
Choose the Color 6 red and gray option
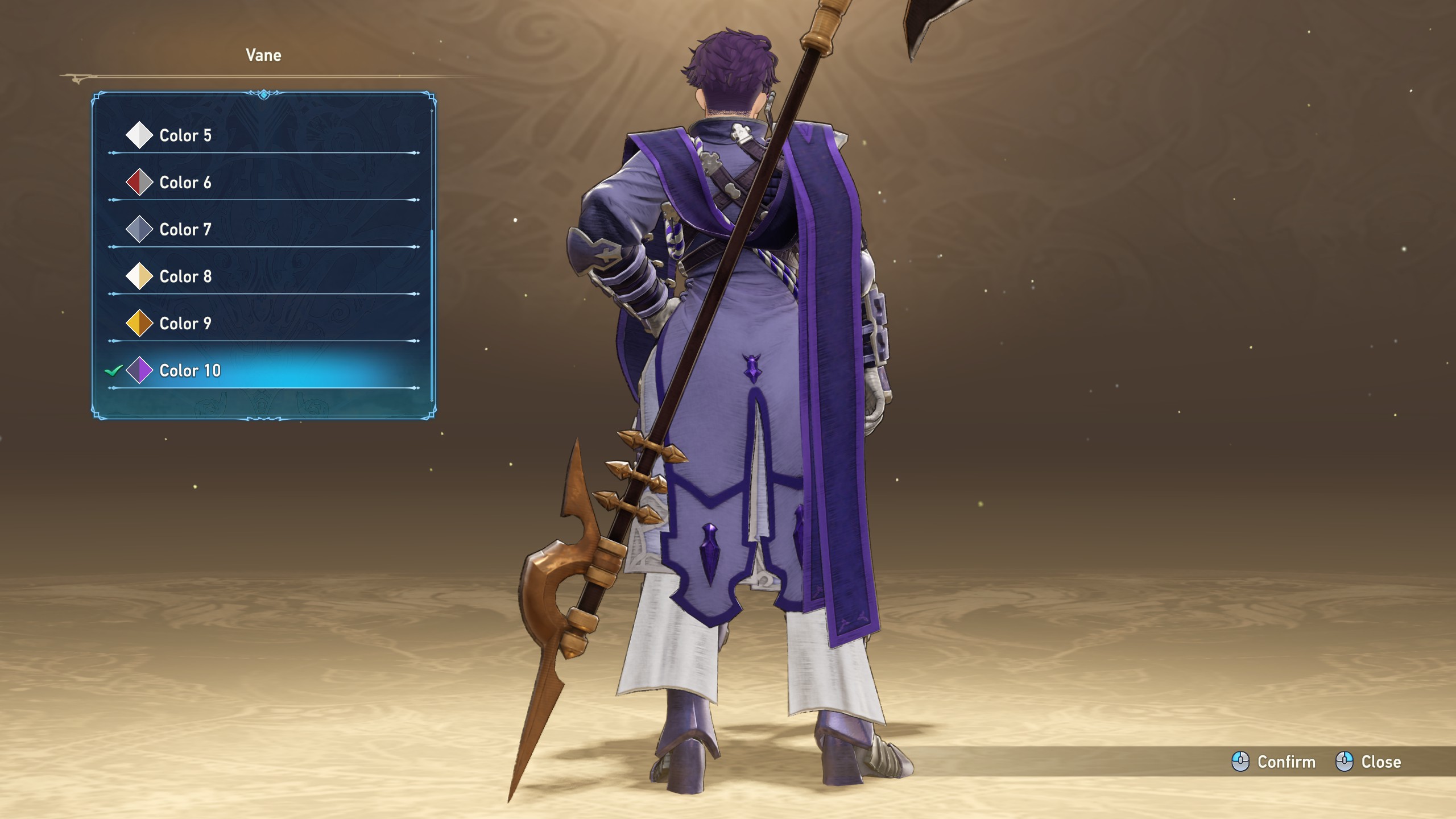[x=185, y=183]
